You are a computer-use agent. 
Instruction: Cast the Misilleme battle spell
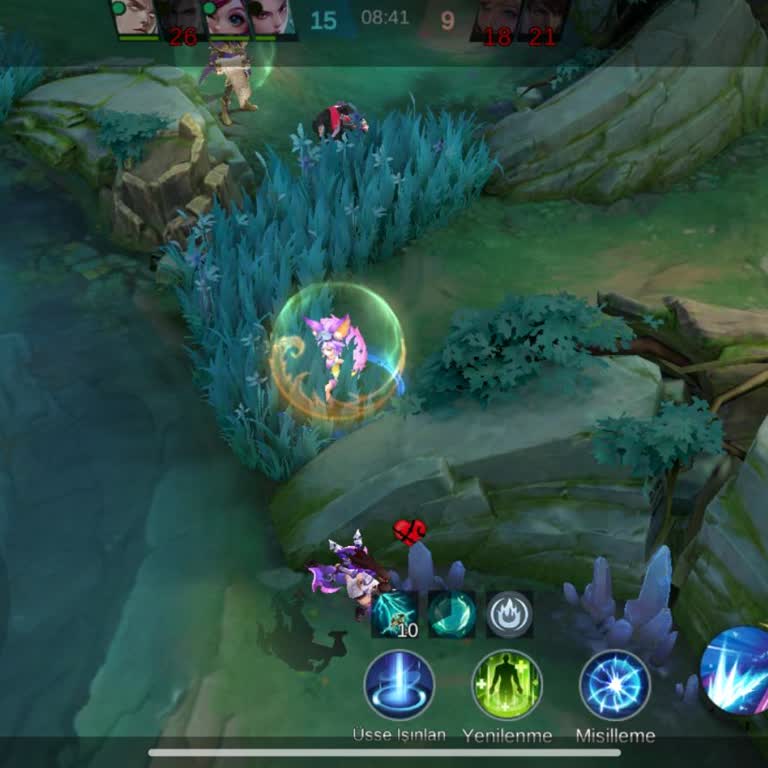point(615,685)
